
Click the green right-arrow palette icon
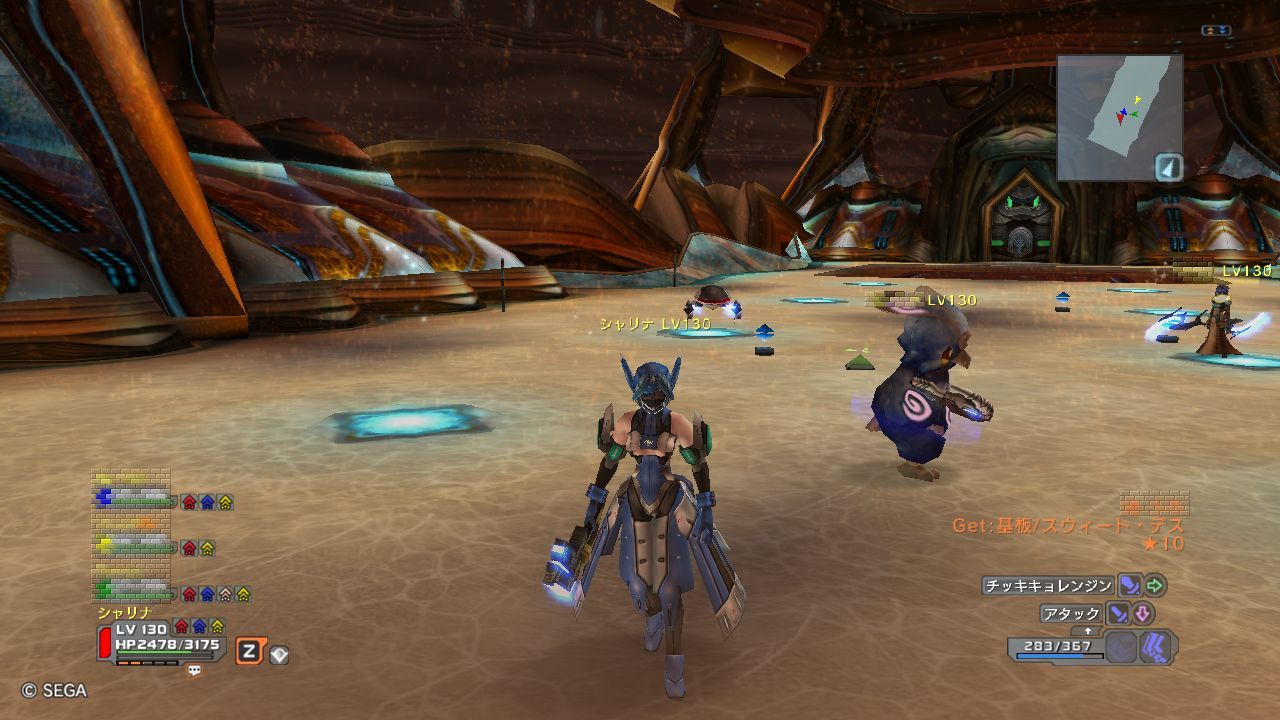click(1155, 586)
